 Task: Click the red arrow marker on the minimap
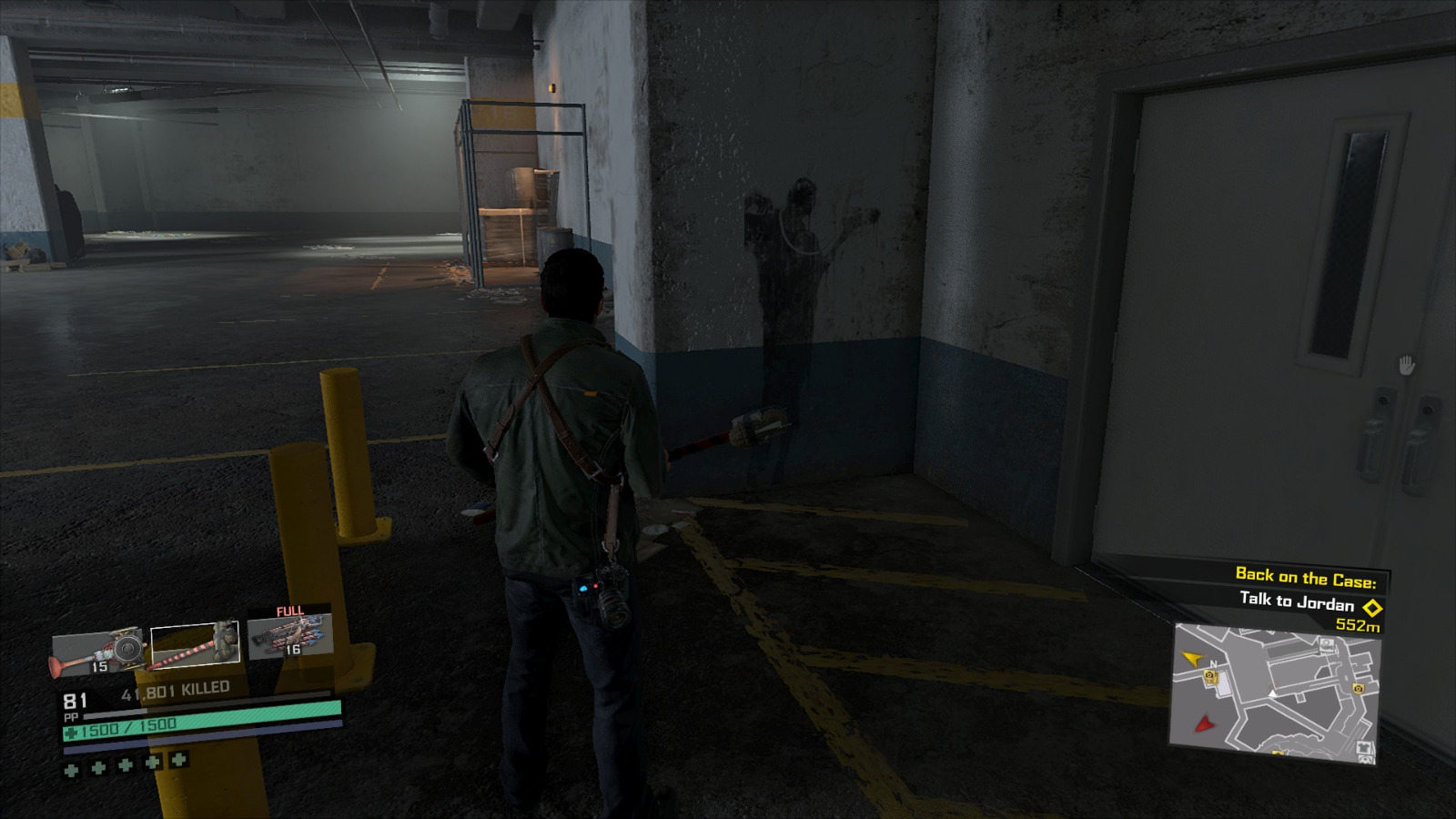pyautogui.click(x=1205, y=724)
